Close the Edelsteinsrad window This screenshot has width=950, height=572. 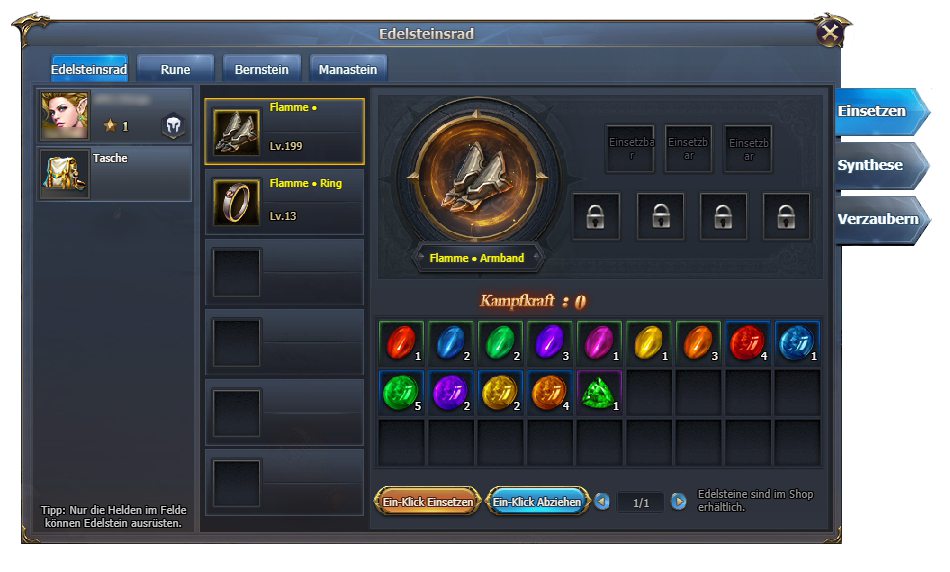829,33
